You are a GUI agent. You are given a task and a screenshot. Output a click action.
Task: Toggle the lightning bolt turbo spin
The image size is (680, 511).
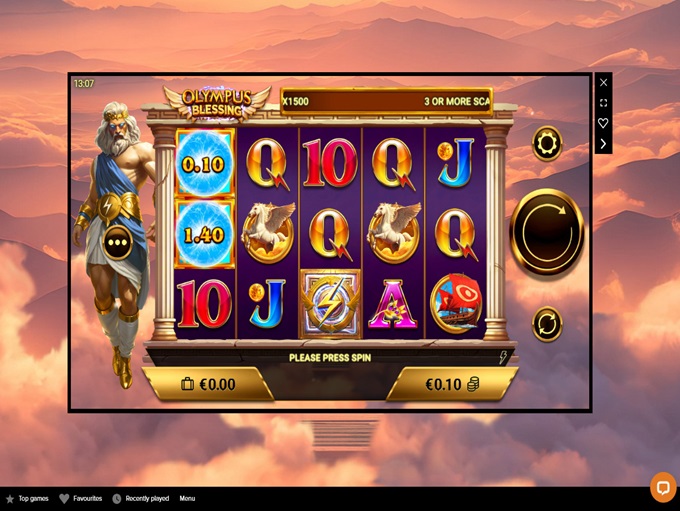pyautogui.click(x=503, y=357)
